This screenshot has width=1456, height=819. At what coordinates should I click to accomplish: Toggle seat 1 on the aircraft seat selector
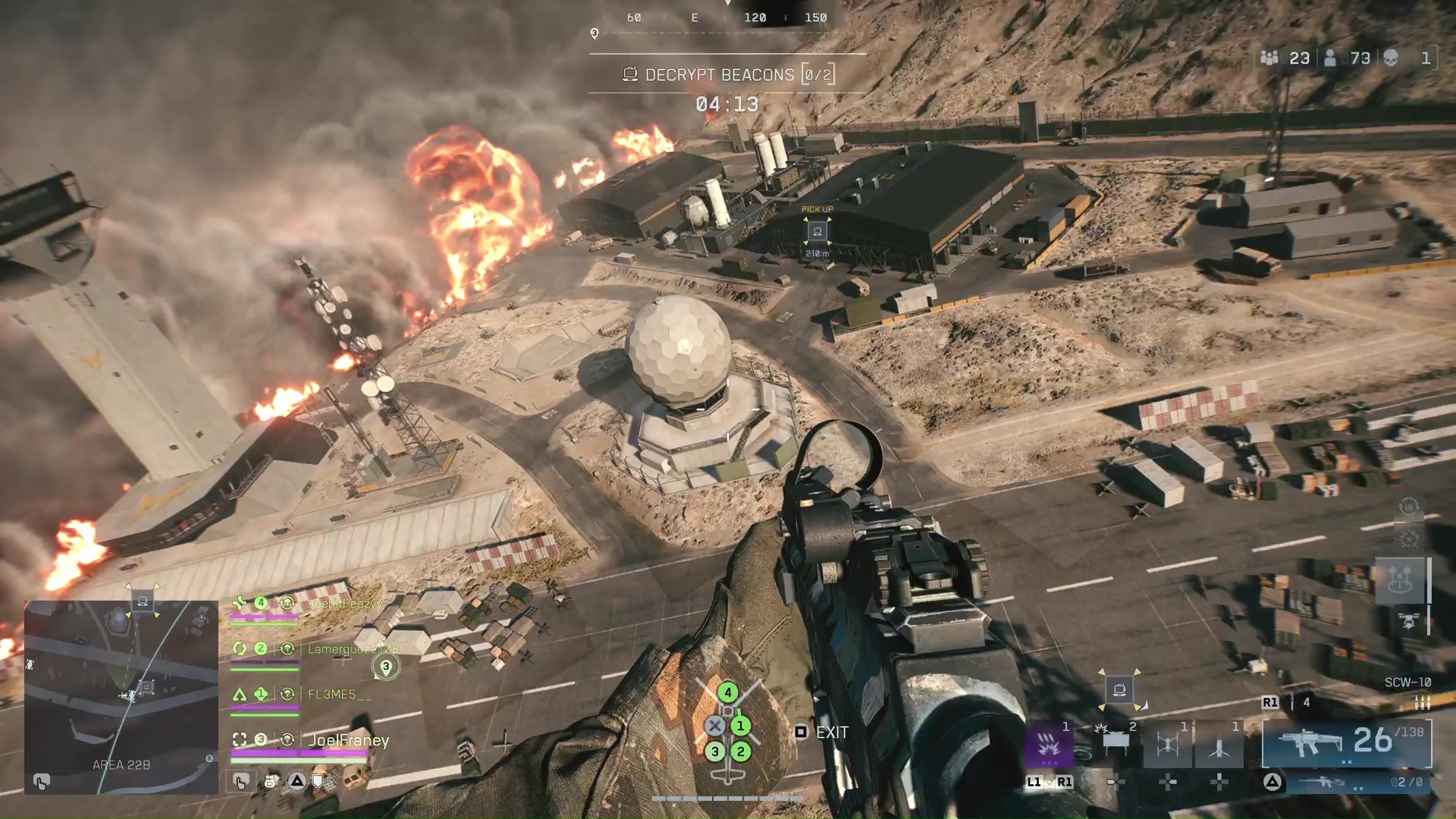pos(742,725)
